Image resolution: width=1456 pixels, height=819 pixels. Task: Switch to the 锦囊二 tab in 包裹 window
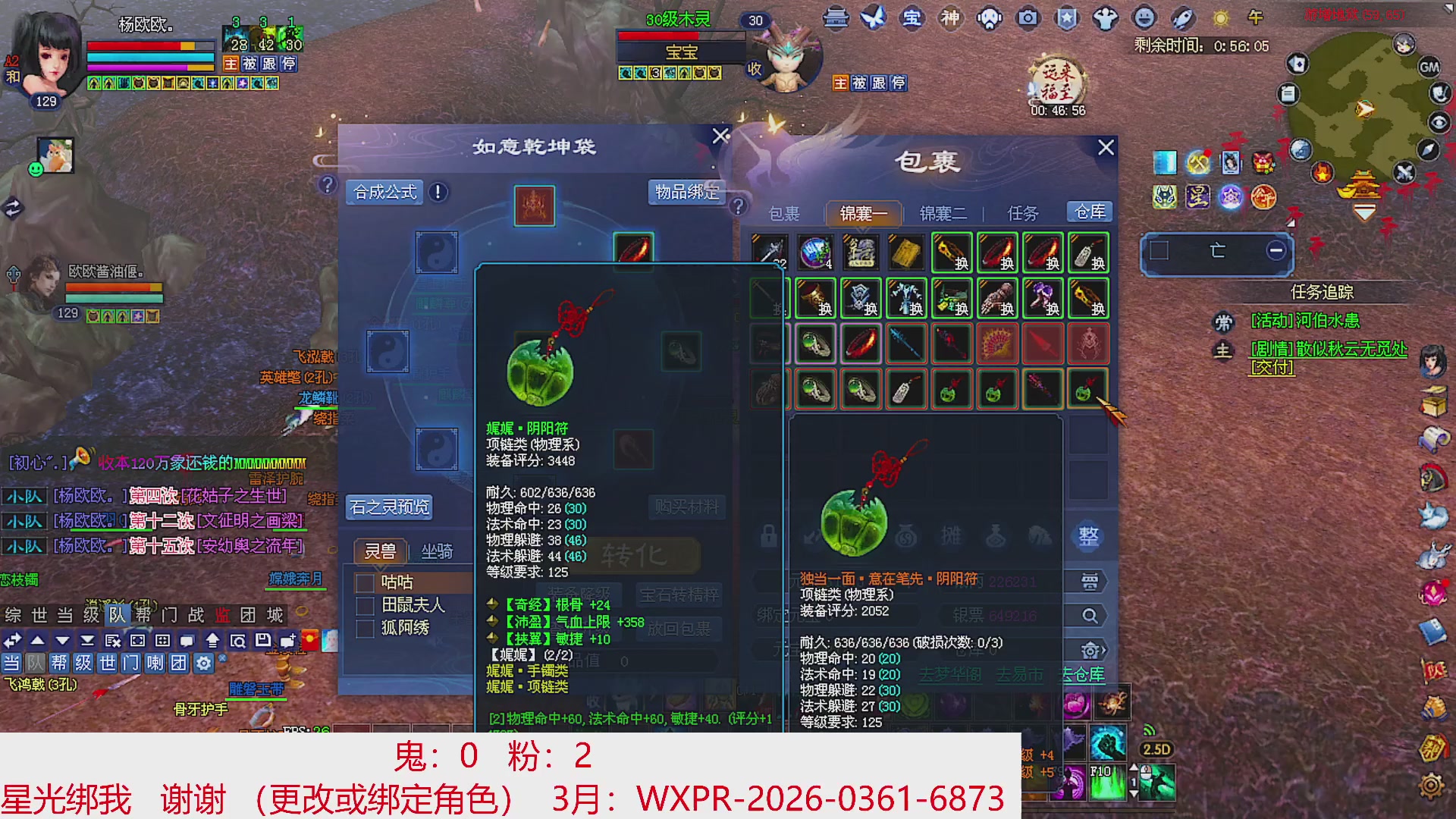[x=943, y=214]
